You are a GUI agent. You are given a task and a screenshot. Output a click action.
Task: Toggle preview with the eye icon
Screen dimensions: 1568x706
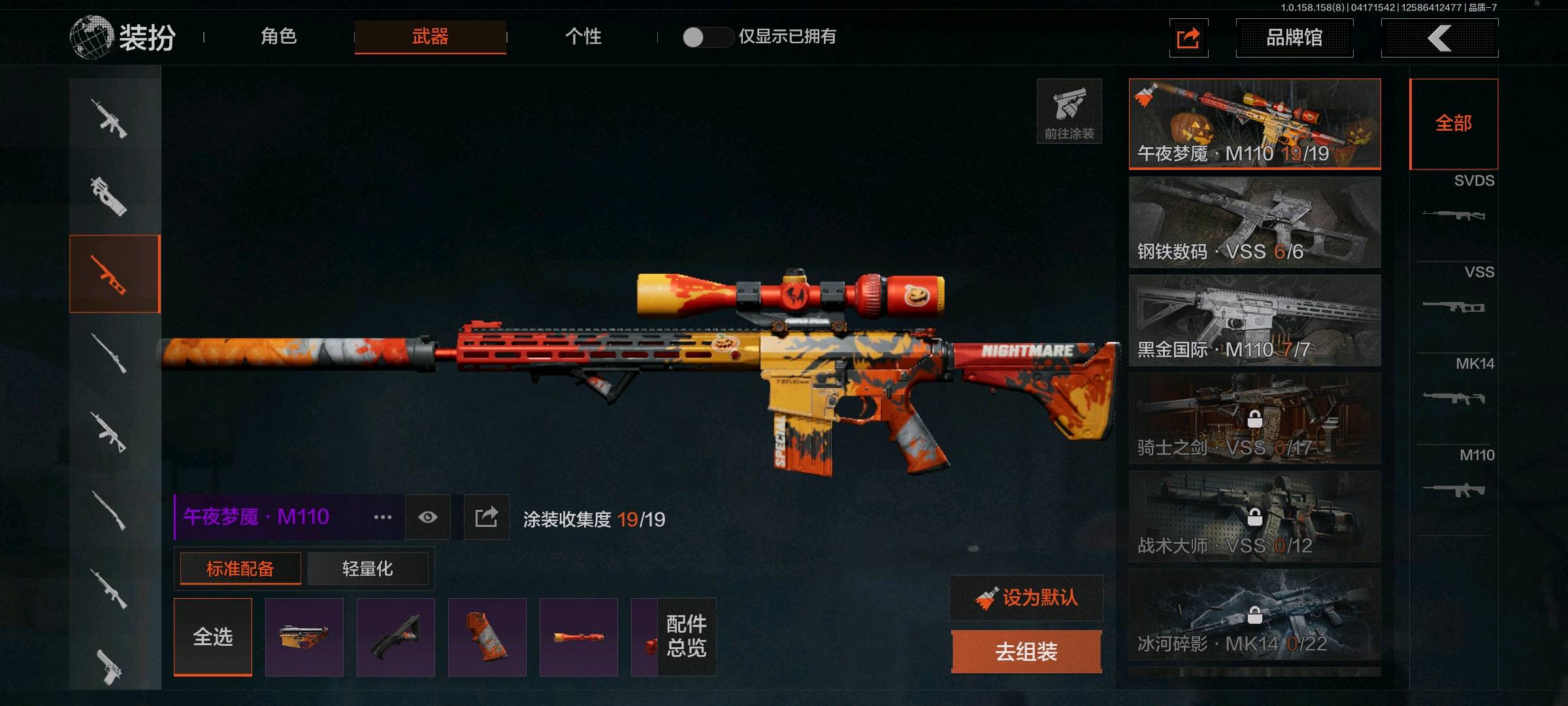[x=428, y=517]
